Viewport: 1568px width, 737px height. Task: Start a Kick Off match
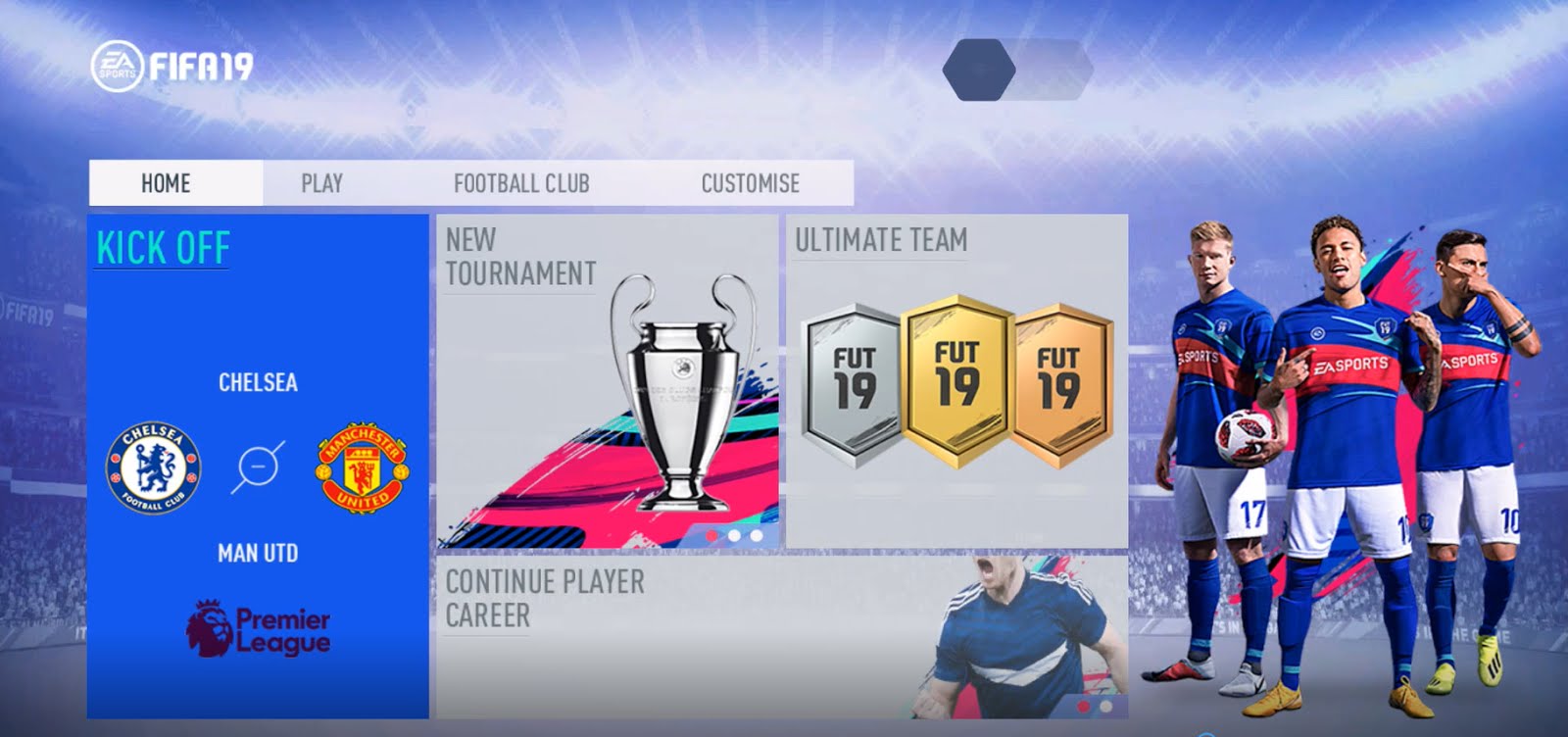pos(163,248)
